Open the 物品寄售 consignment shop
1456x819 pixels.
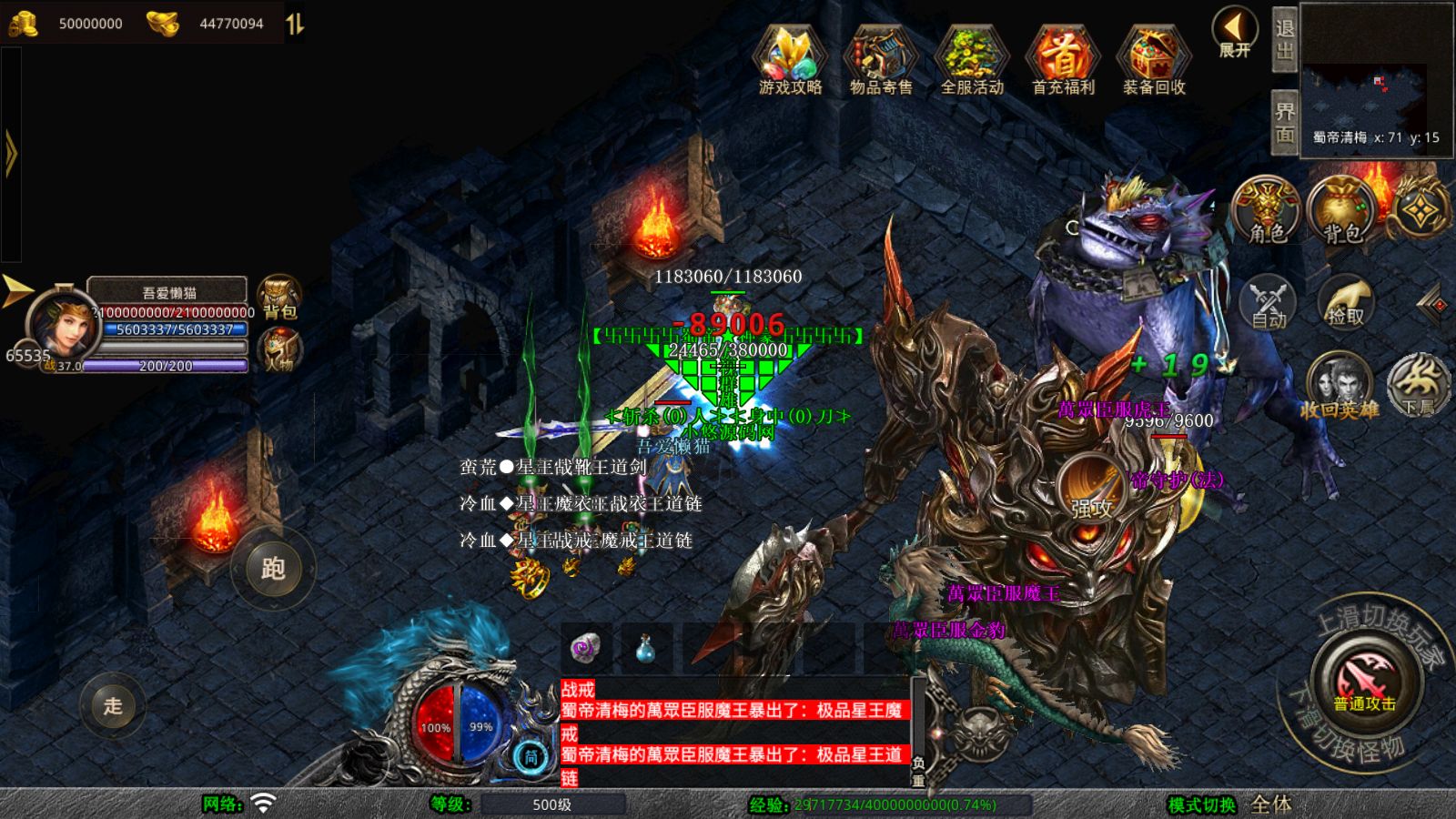click(880, 58)
